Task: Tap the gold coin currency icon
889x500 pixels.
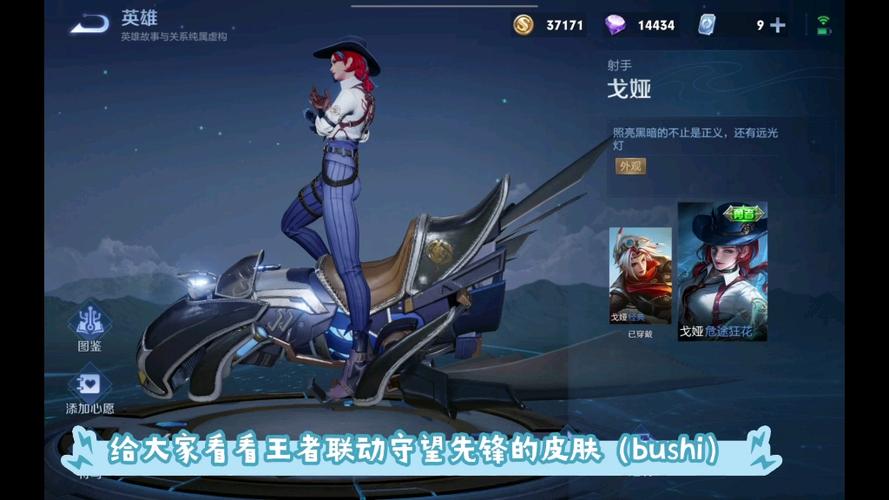Action: point(523,25)
